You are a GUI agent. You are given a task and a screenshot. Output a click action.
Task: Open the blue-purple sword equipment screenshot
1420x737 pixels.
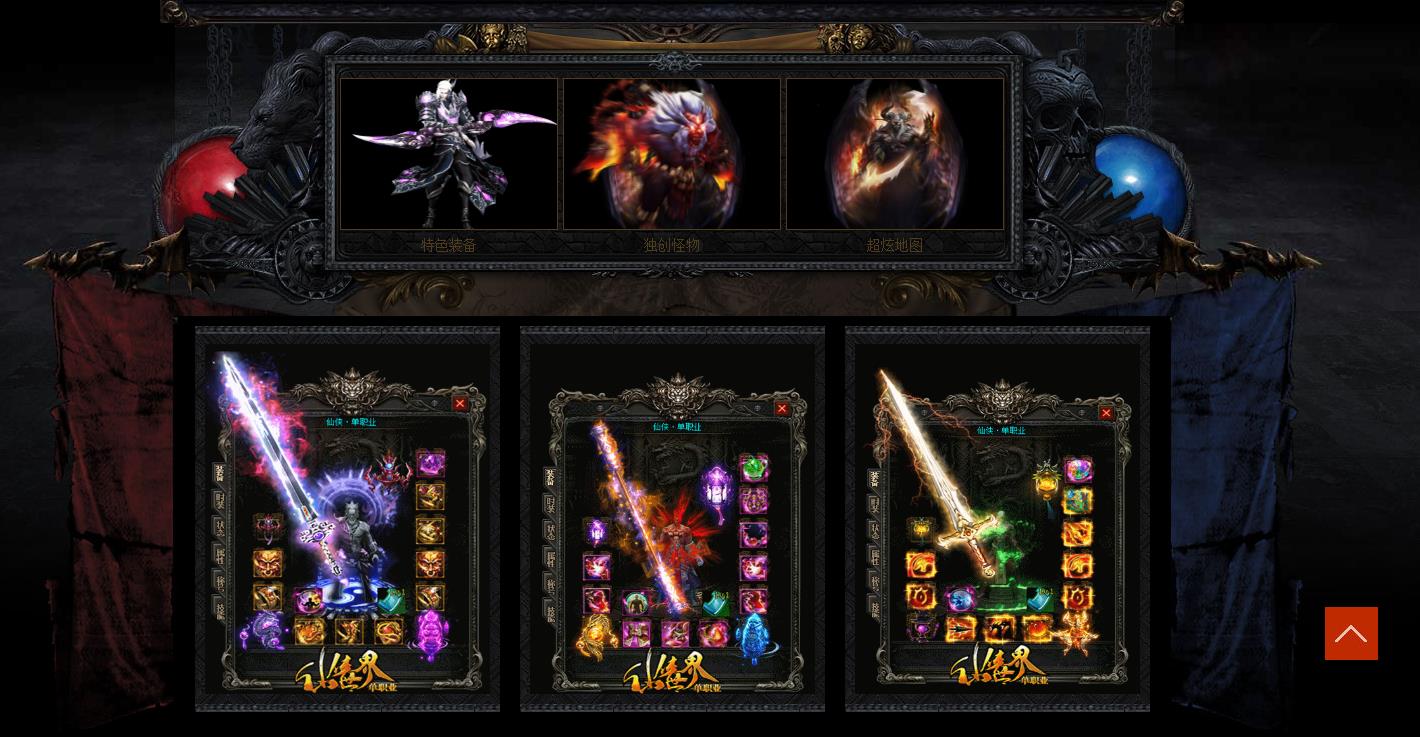pyautogui.click(x=347, y=518)
